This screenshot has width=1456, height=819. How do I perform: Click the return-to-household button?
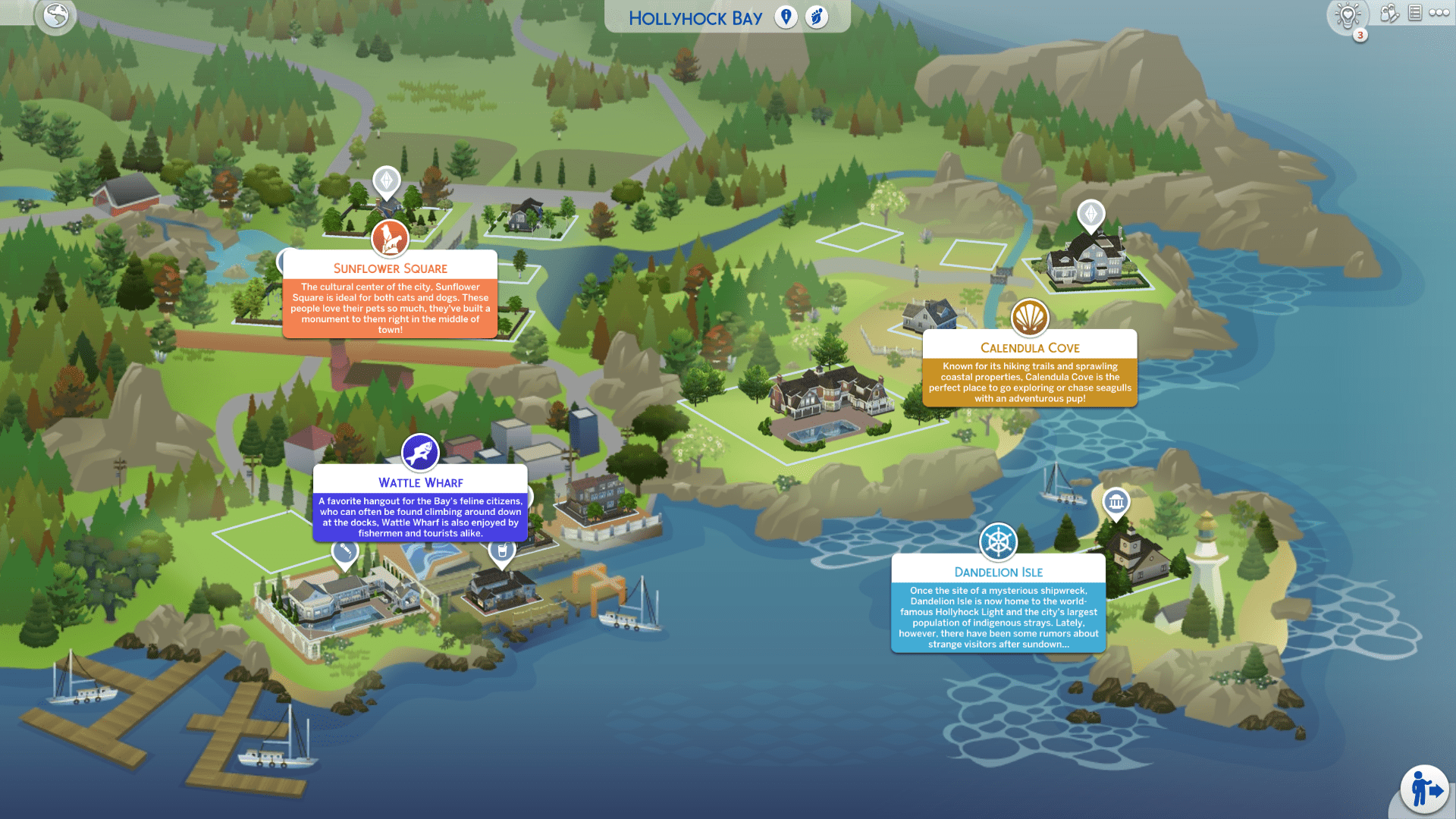pos(1425,789)
